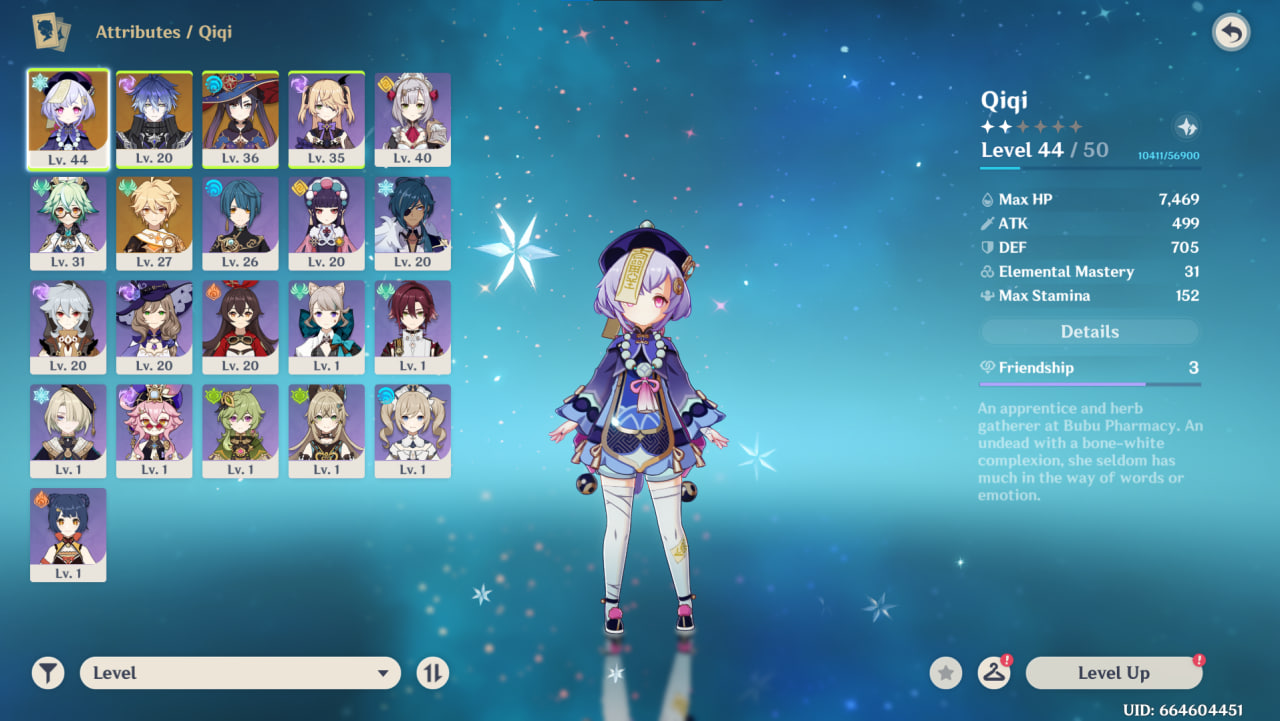Select Mona's portrait at Lv. 36

(240, 118)
